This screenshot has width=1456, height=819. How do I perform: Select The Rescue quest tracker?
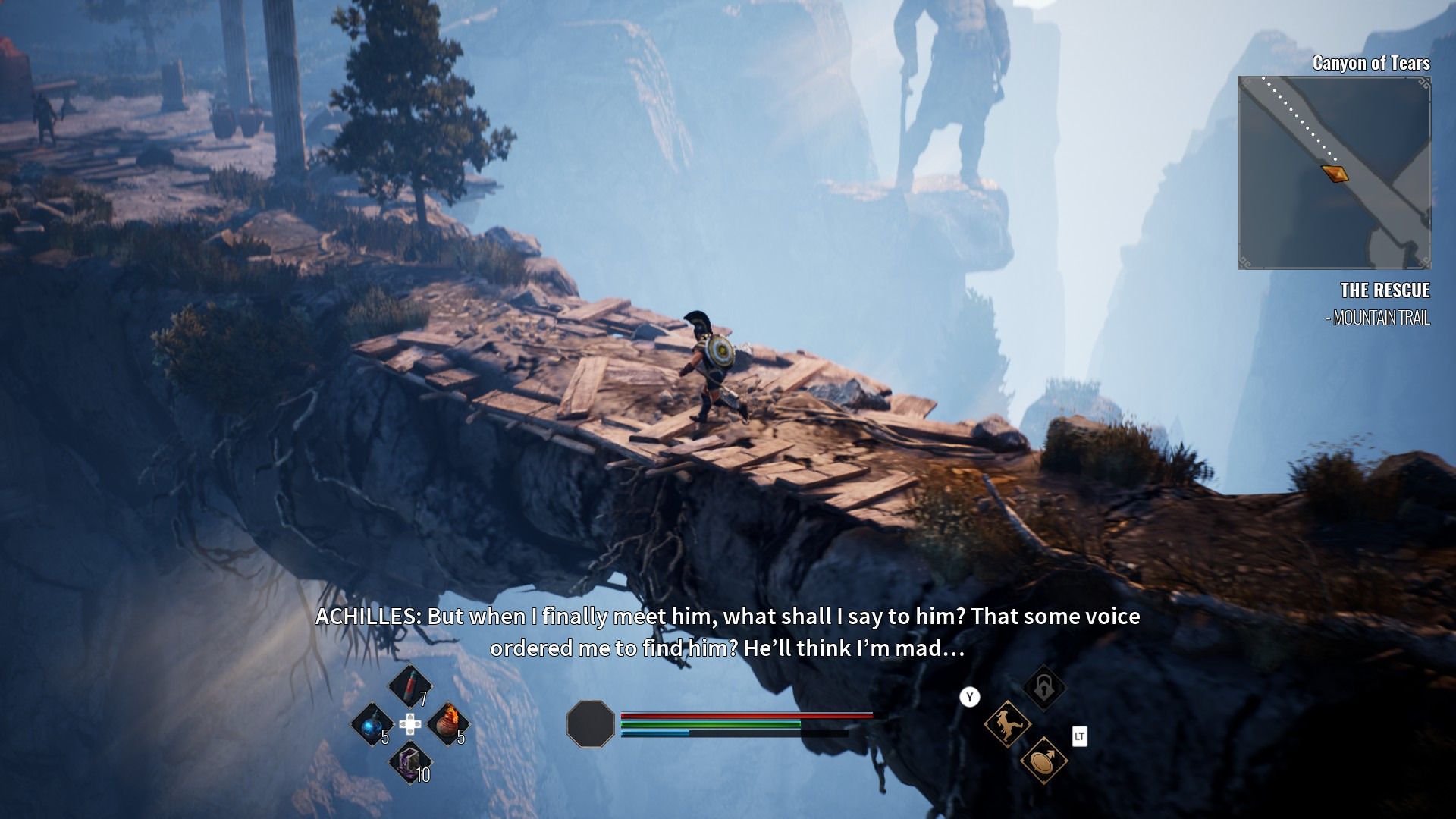click(x=1384, y=290)
